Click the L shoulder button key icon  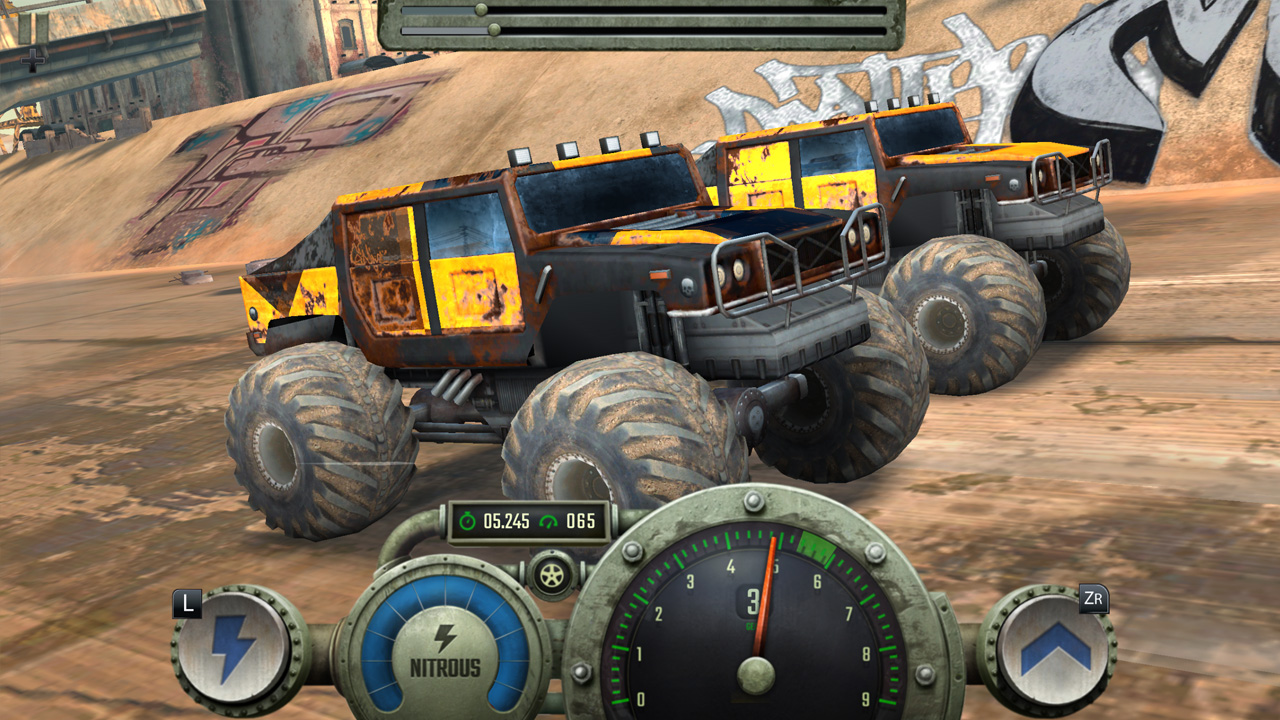[187, 601]
